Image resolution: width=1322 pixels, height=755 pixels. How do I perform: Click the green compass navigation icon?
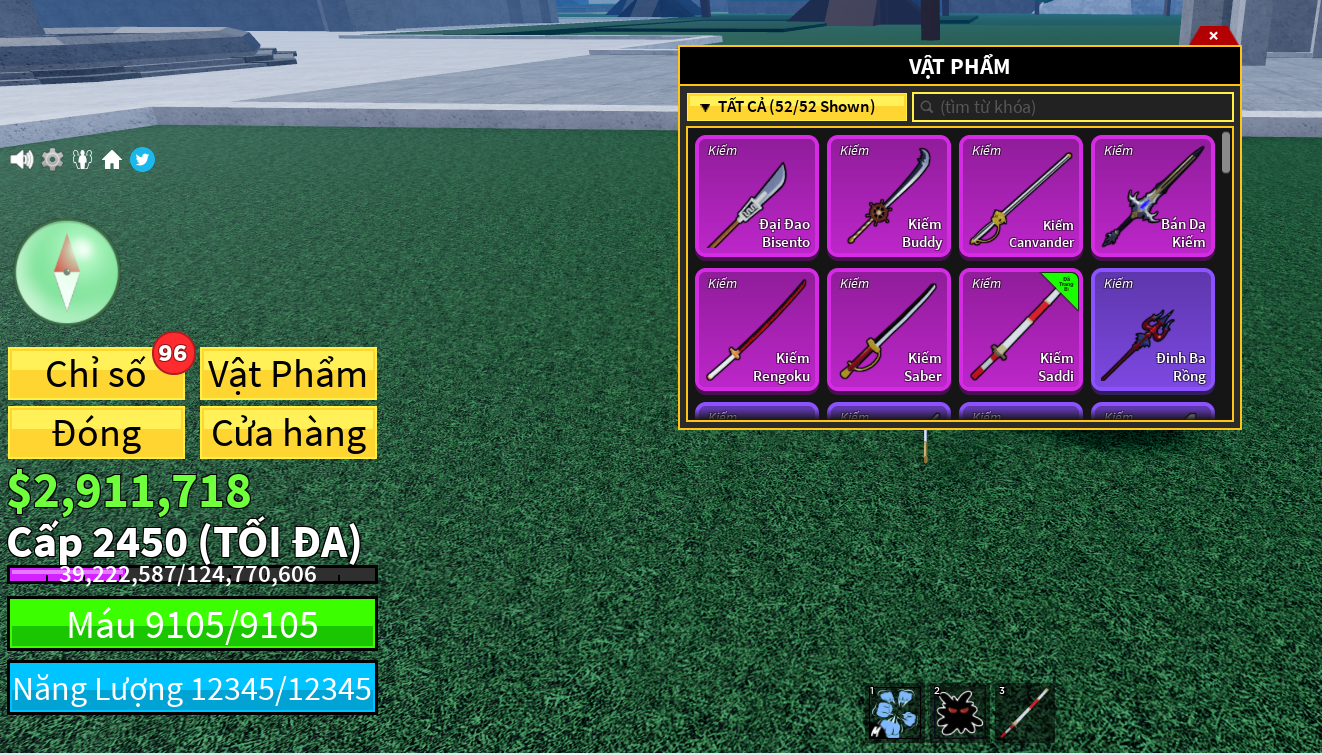[x=67, y=271]
